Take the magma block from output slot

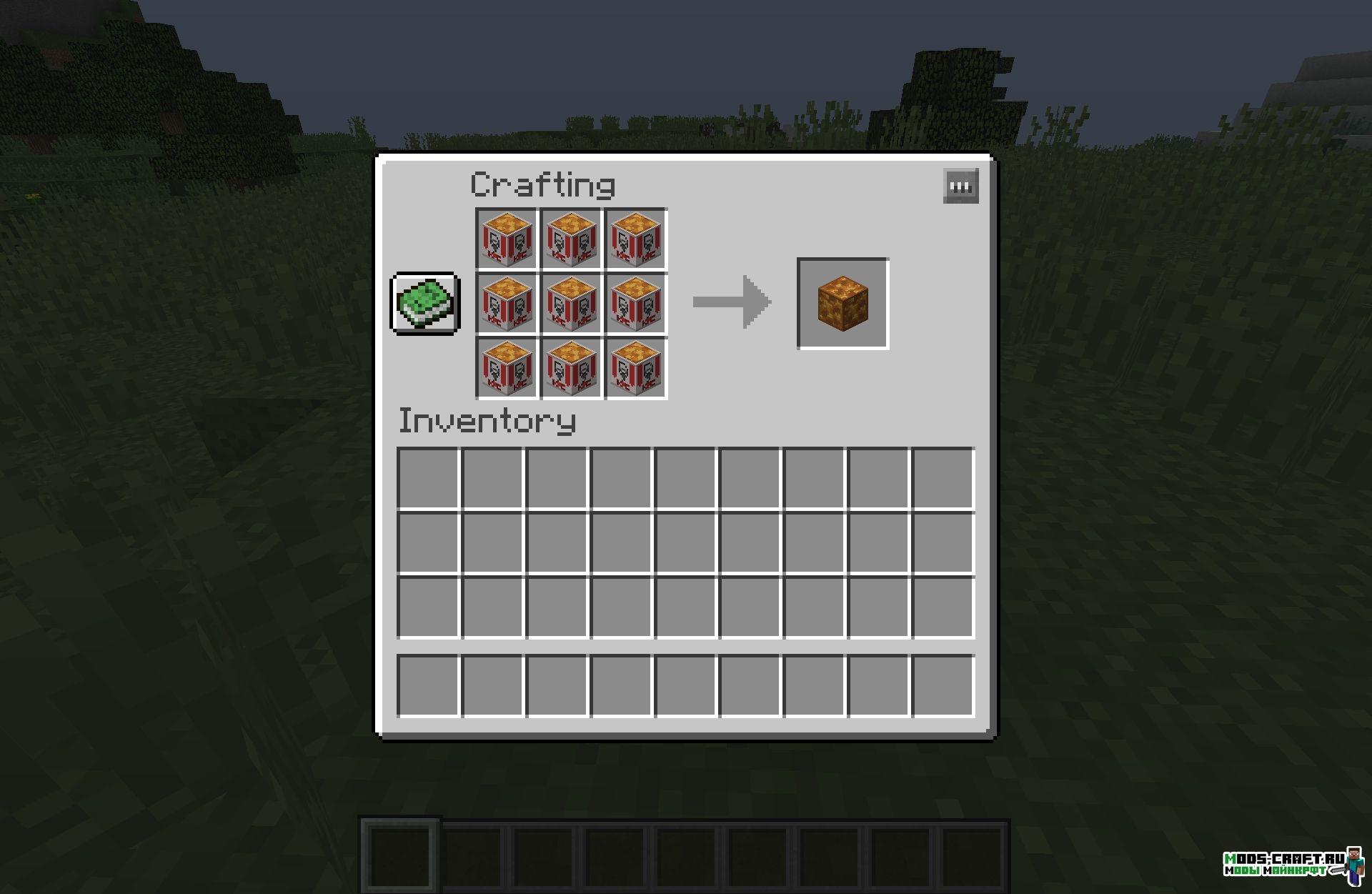point(841,305)
